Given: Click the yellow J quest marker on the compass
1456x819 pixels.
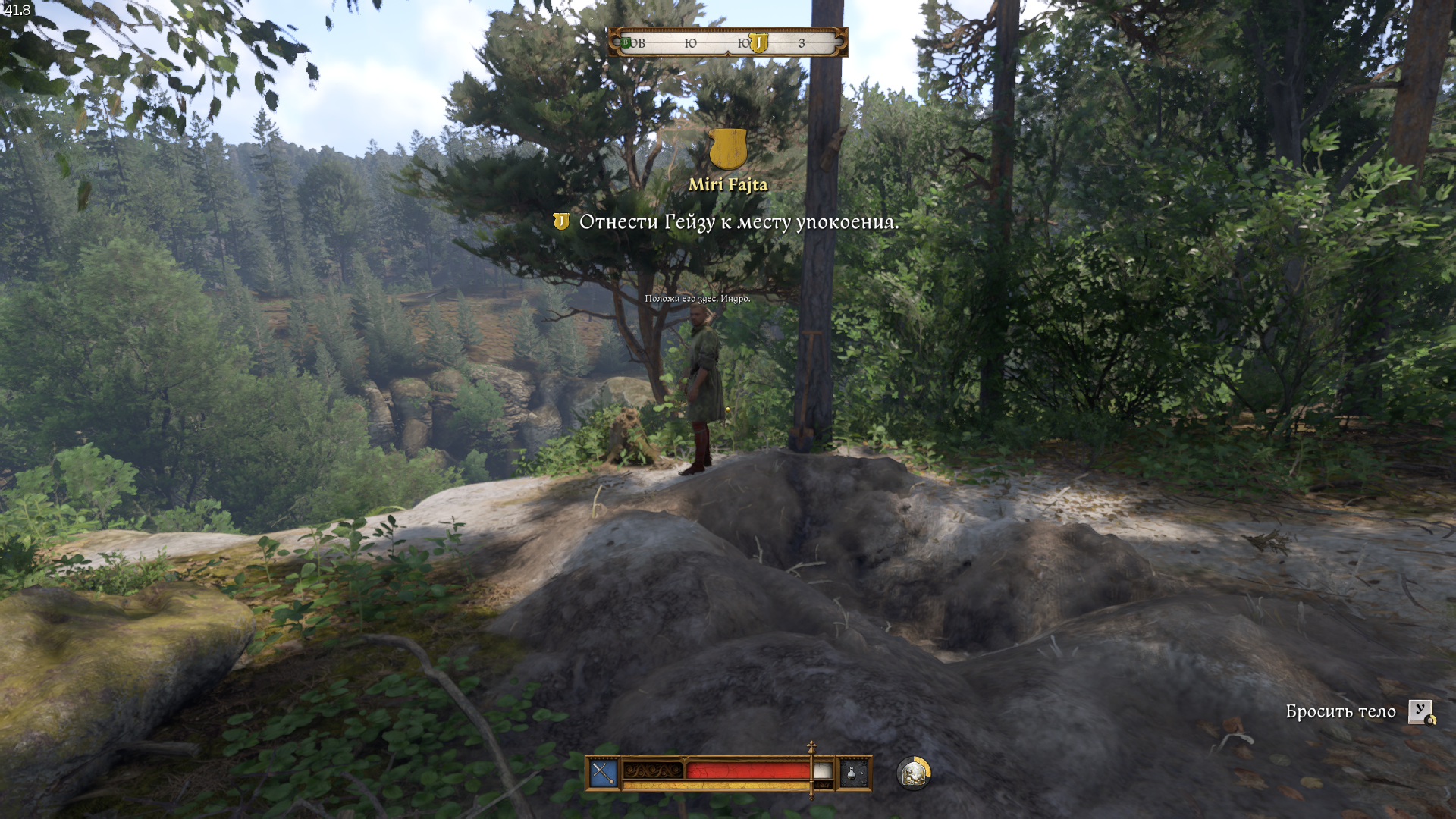Looking at the screenshot, I should click(x=758, y=43).
